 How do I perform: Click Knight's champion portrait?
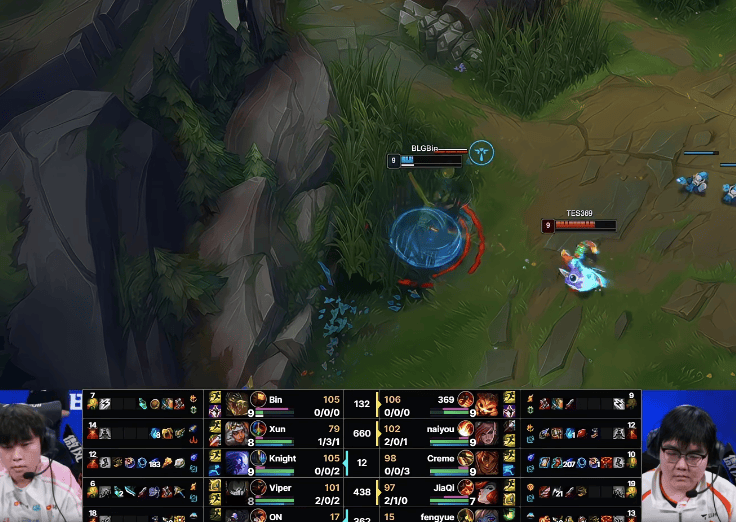[x=238, y=462]
